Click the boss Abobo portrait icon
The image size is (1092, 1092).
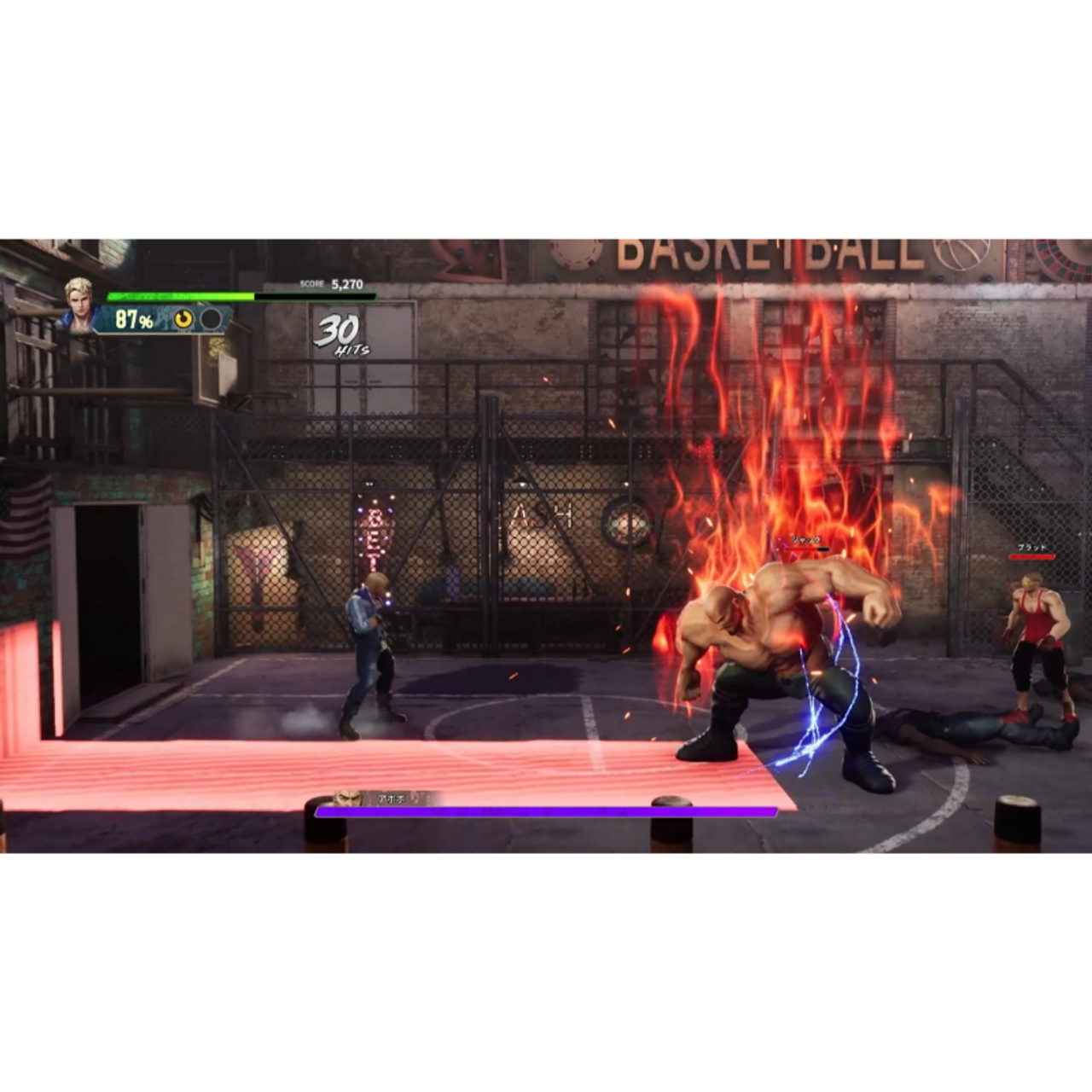click(346, 799)
